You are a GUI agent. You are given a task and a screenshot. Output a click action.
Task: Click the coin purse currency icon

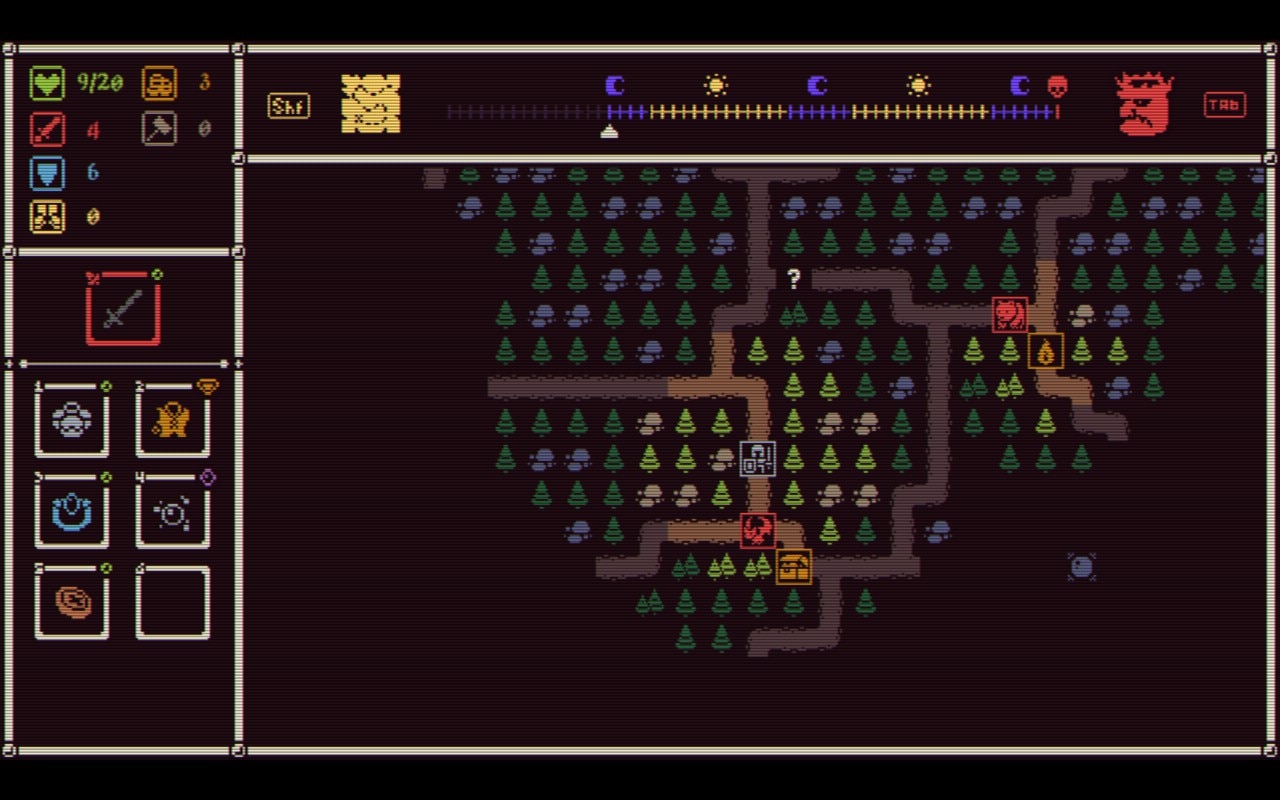158,83
